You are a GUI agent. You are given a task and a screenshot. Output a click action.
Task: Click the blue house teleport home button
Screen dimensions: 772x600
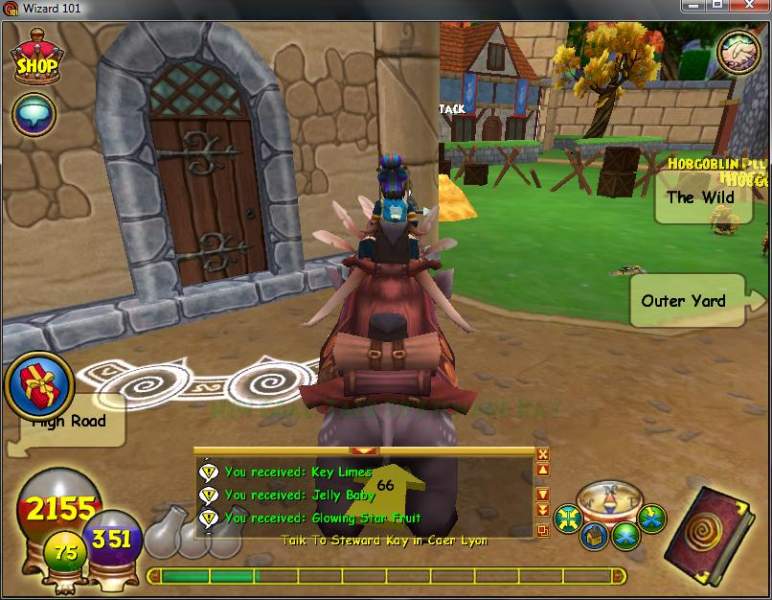tap(596, 536)
